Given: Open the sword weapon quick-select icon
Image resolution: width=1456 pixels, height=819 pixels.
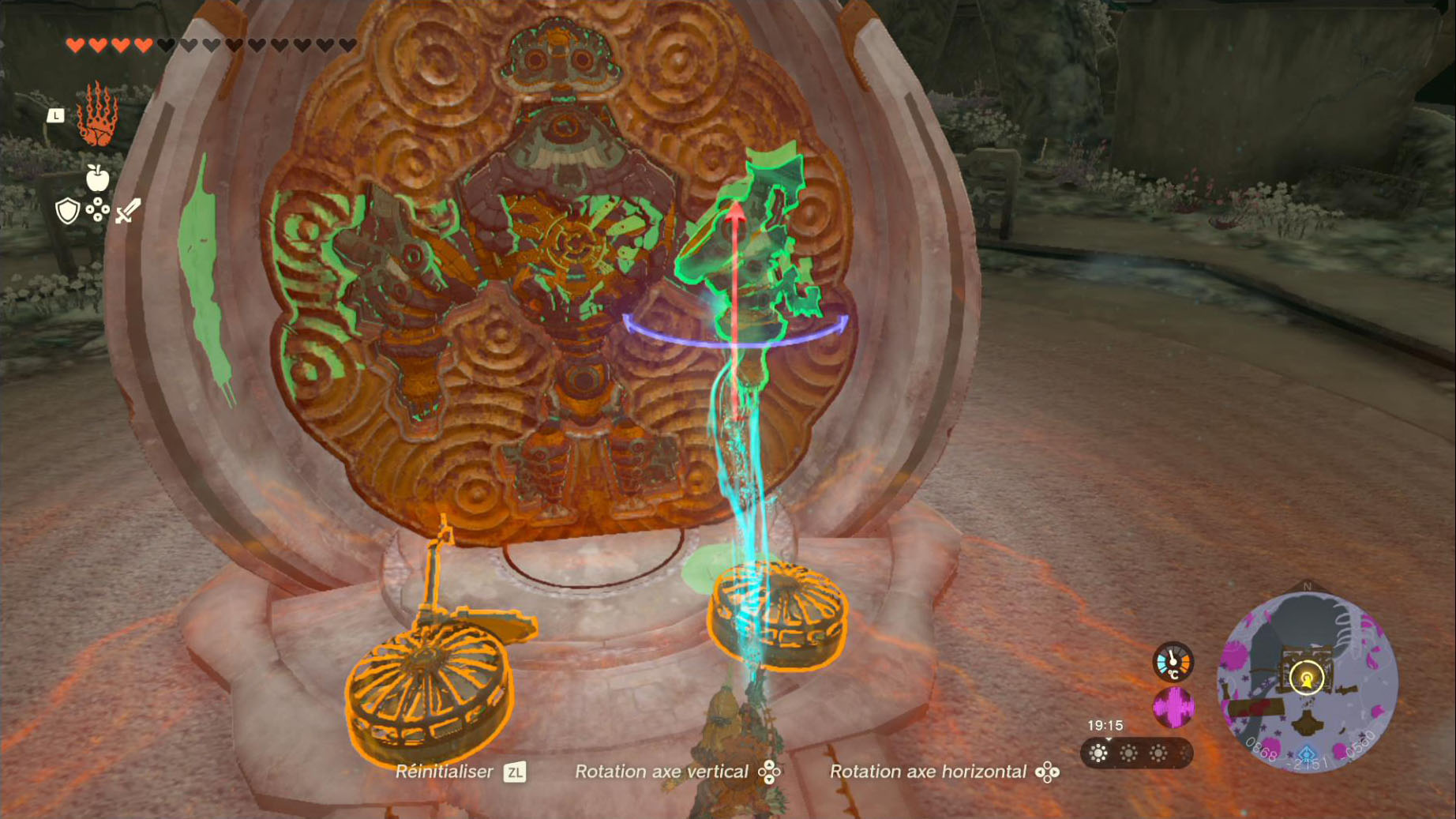Looking at the screenshot, I should (x=128, y=211).
